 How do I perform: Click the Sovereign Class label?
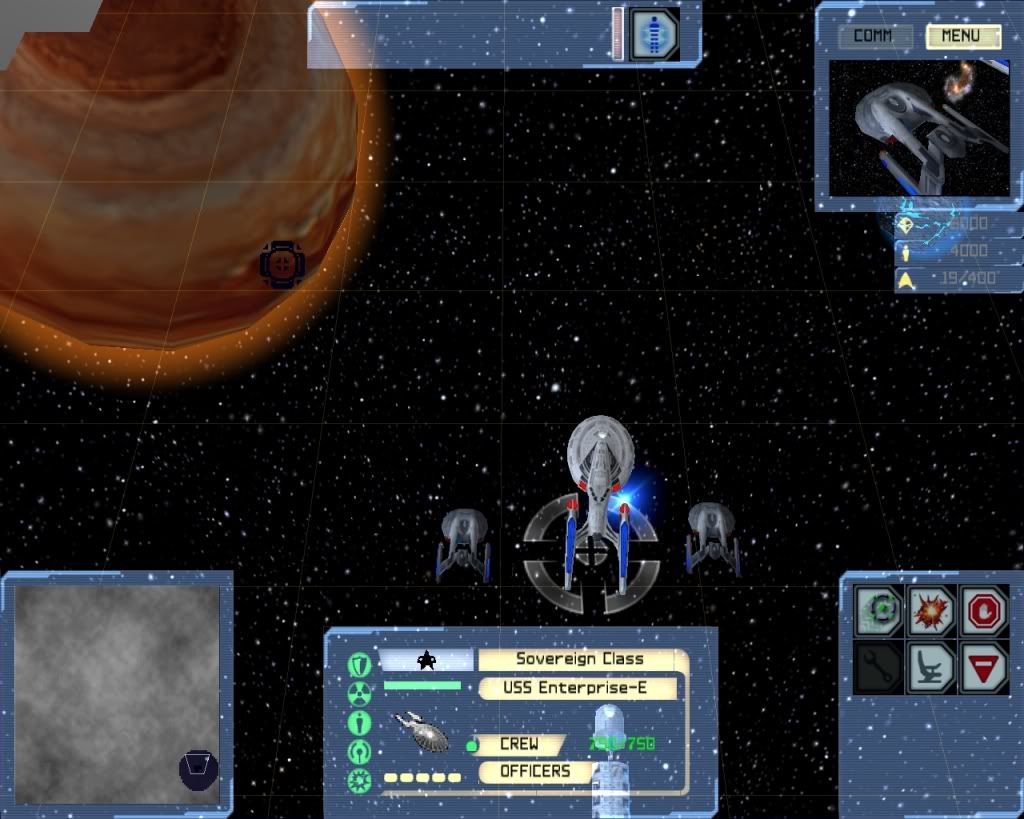click(x=580, y=660)
